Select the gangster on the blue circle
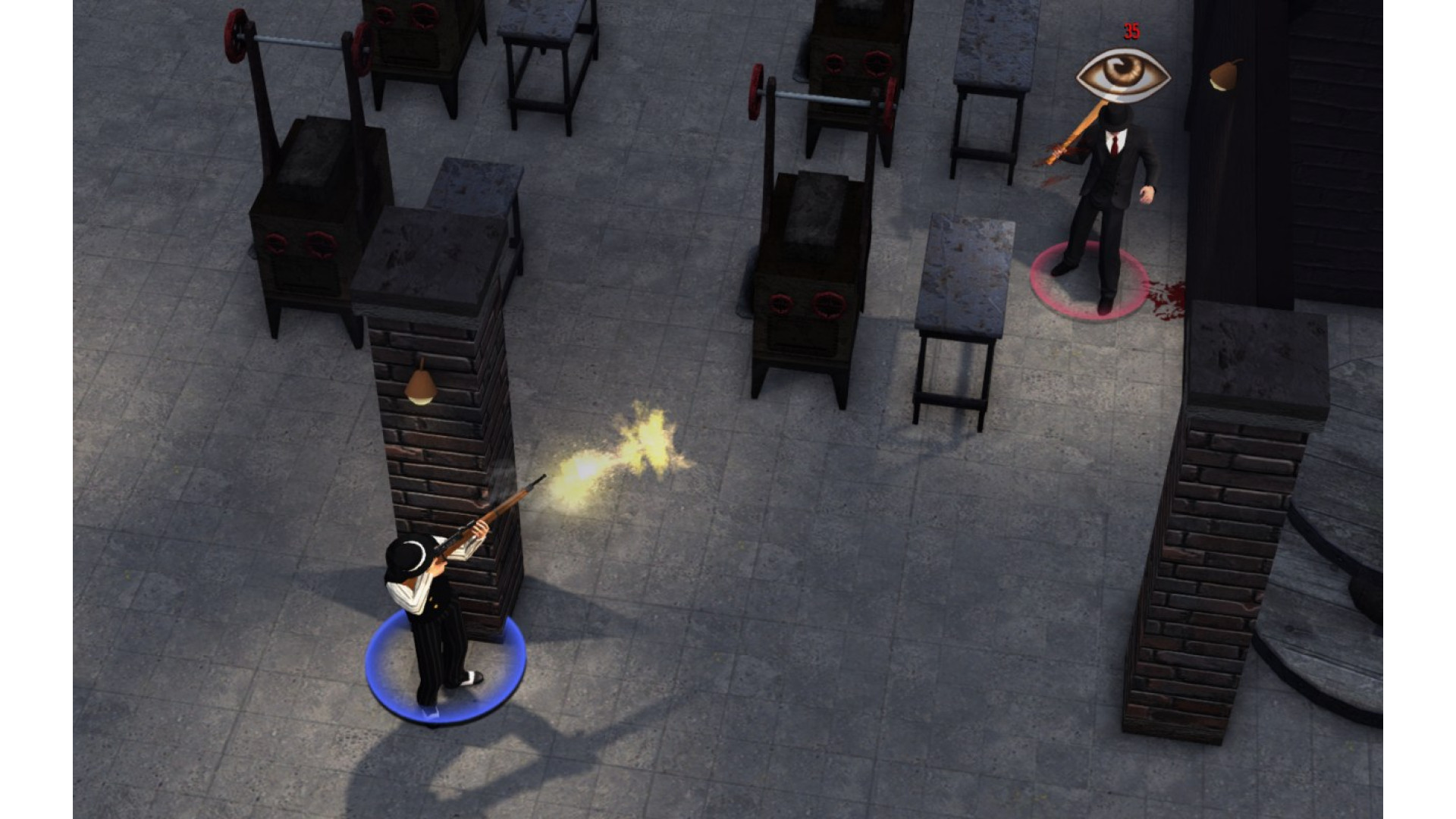This screenshot has height=819, width=1456. coord(436,614)
